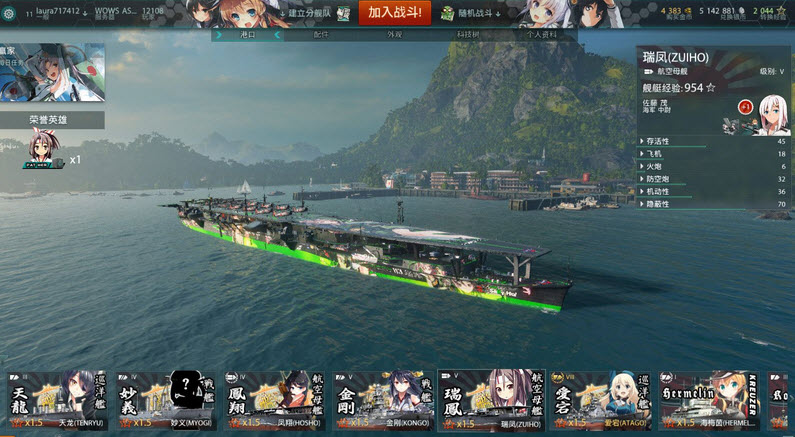Select the Tenryu ship card
795x437 pixels.
click(57, 401)
